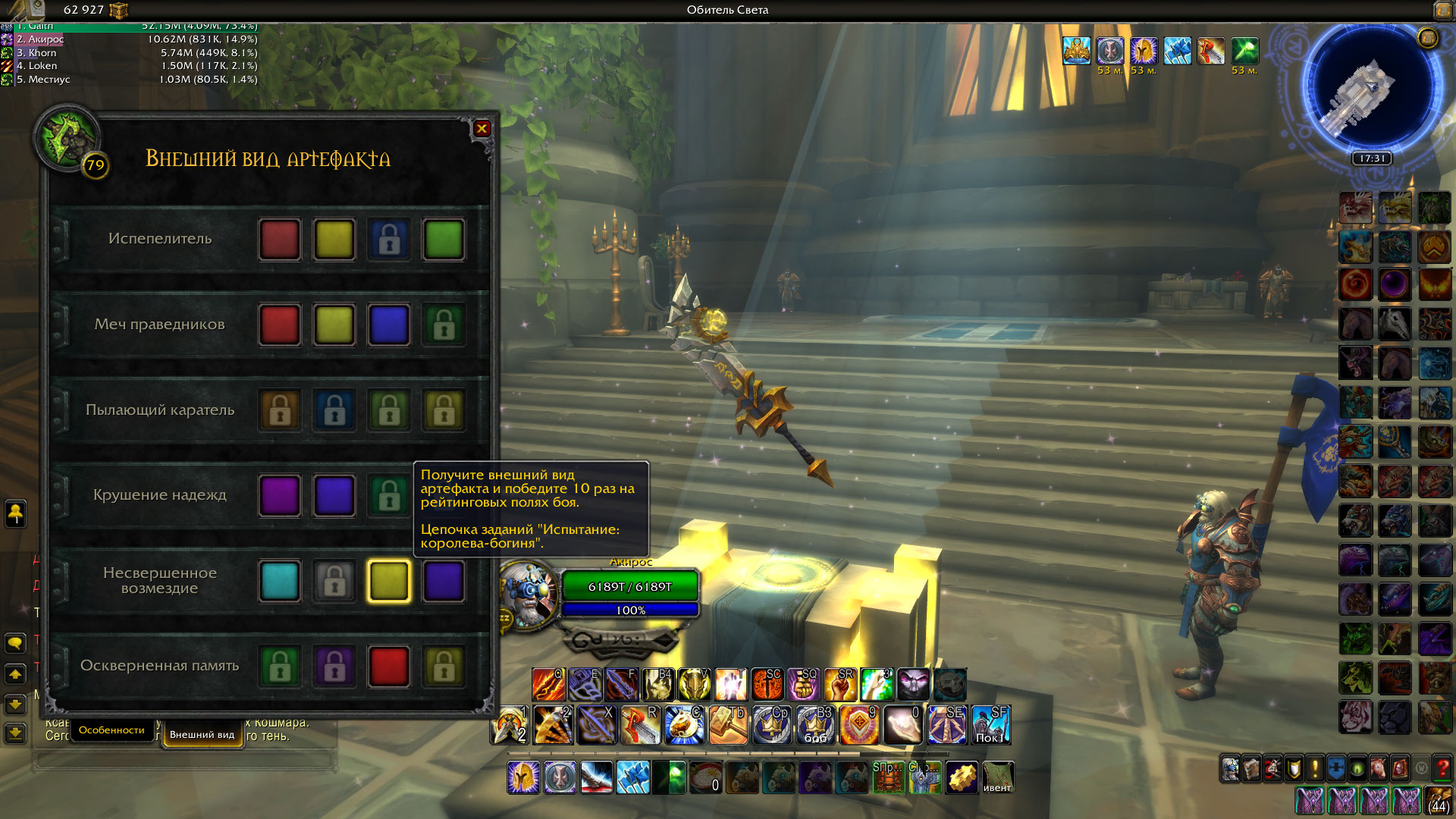
Task: Apply the red Оскверненная память tint
Action: click(x=389, y=666)
